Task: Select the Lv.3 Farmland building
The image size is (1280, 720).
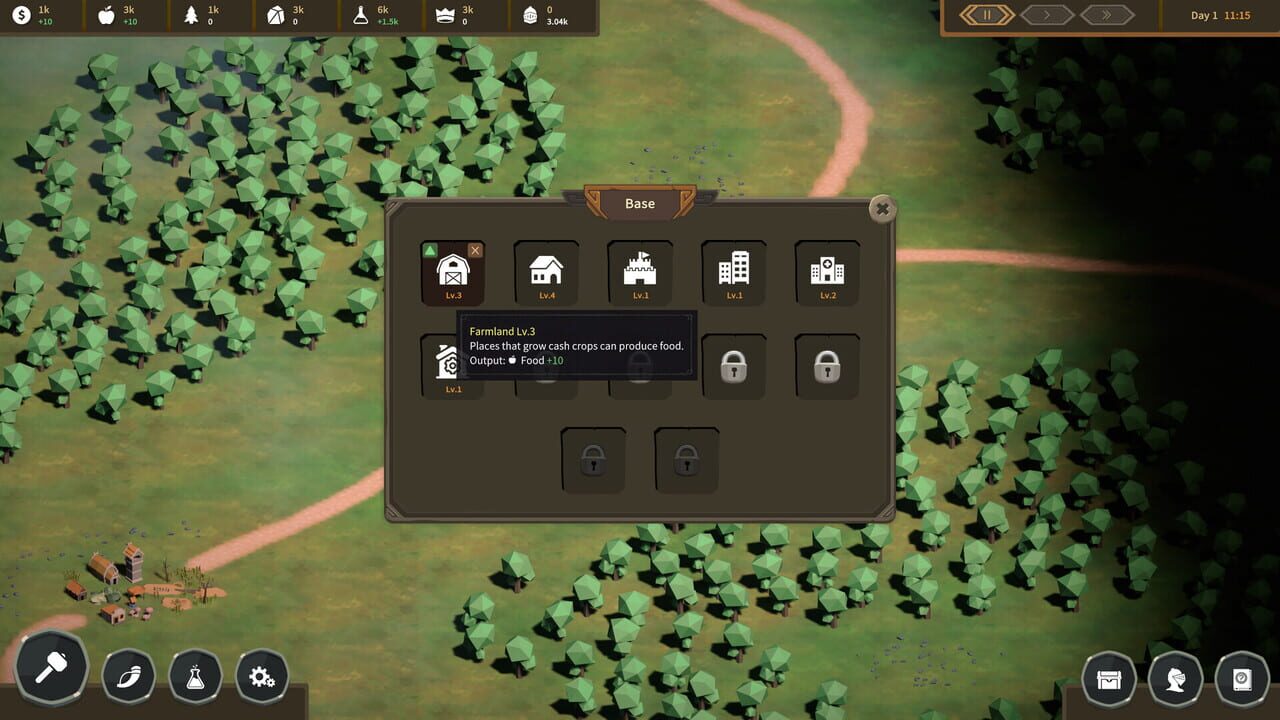Action: (x=453, y=272)
